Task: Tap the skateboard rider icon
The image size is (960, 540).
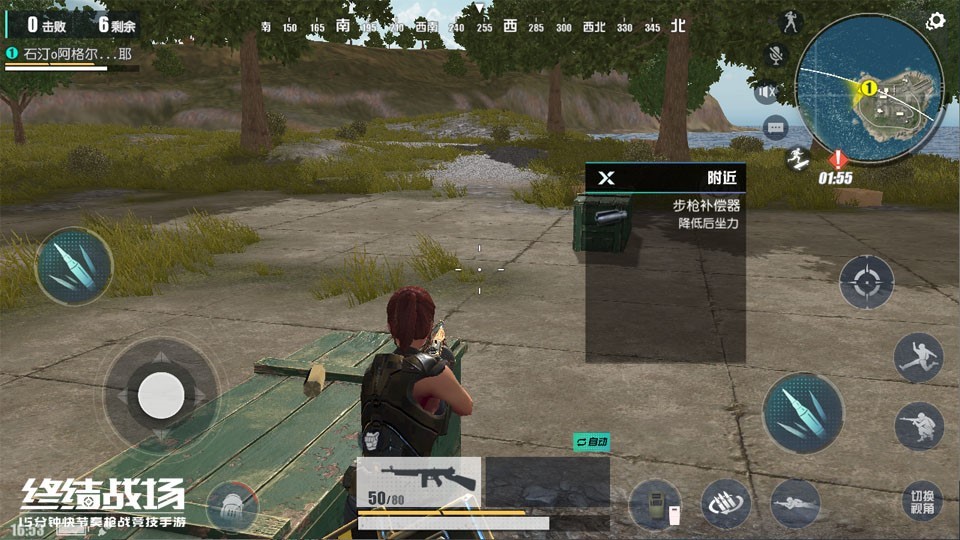Action: tap(797, 159)
